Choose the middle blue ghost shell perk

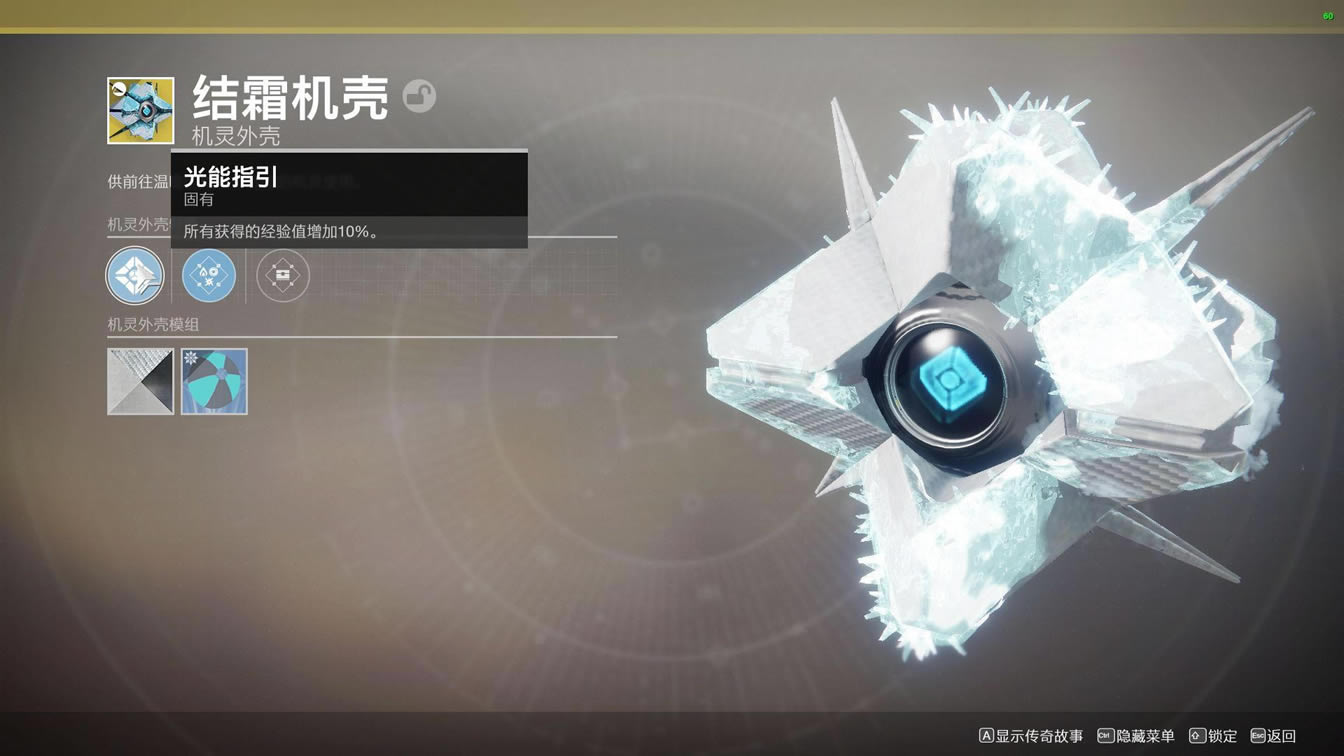tap(209, 275)
